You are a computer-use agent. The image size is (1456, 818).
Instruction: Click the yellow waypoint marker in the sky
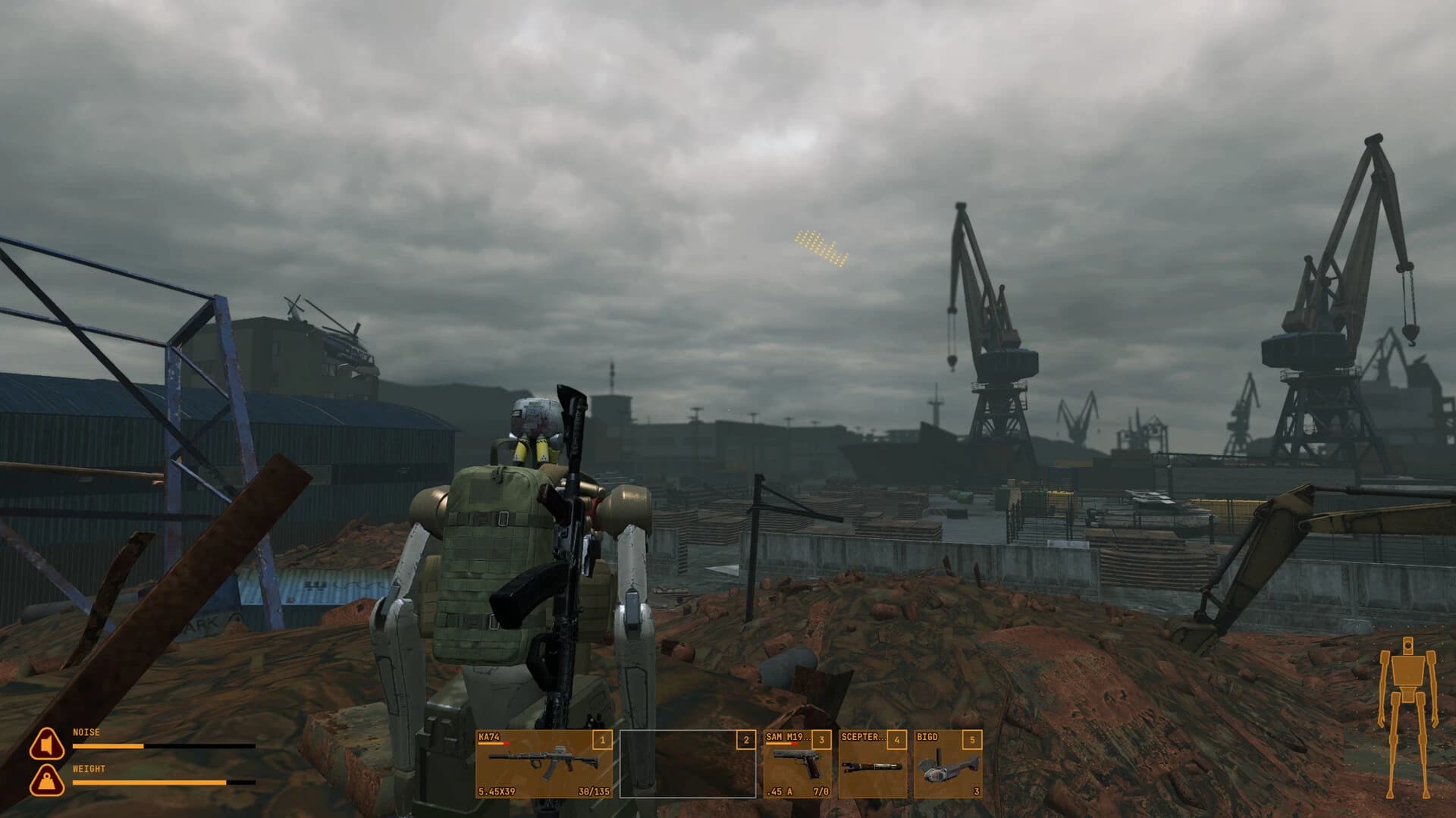(x=819, y=248)
